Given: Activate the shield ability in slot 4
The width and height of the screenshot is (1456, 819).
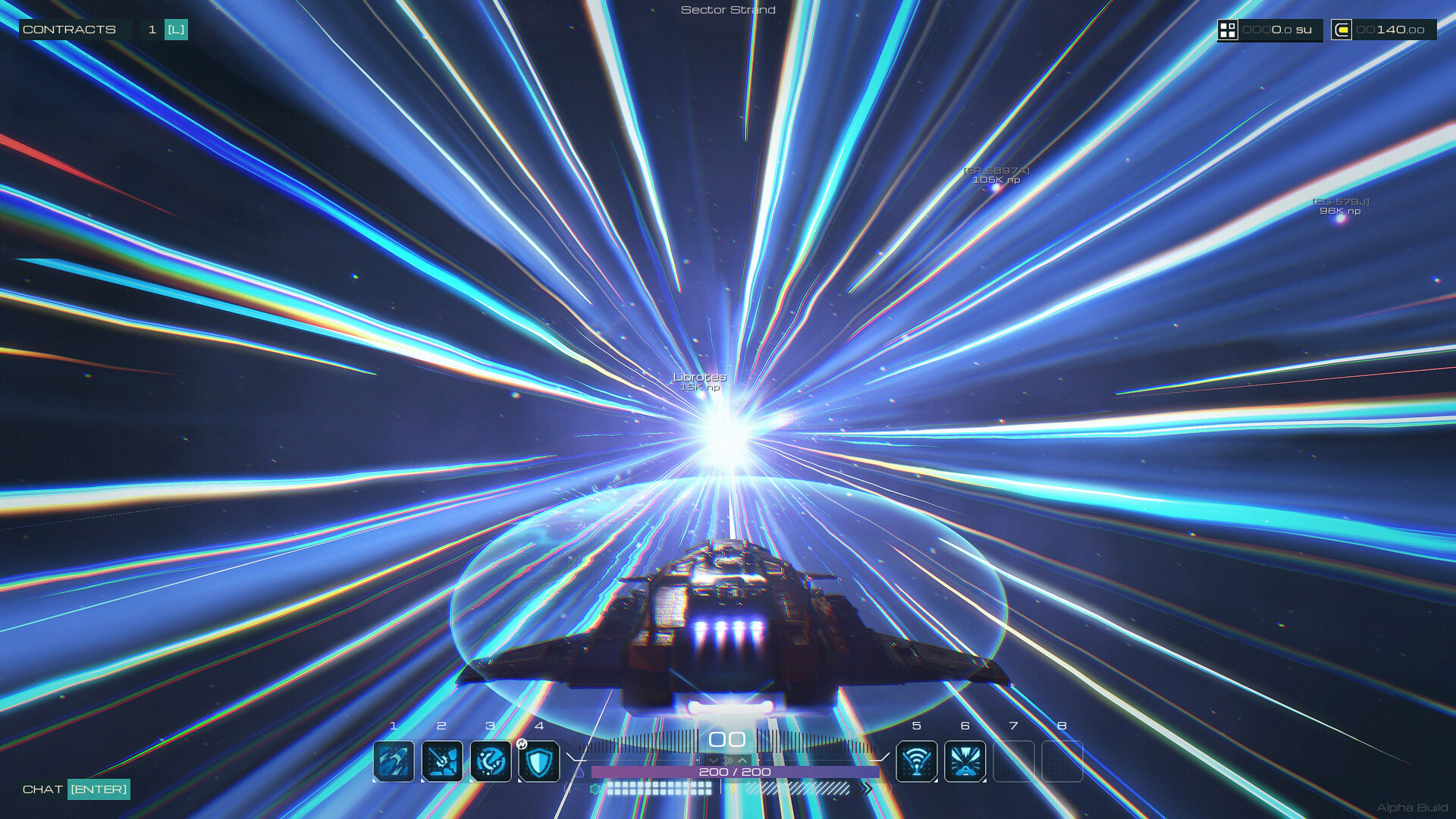Looking at the screenshot, I should point(539,761).
